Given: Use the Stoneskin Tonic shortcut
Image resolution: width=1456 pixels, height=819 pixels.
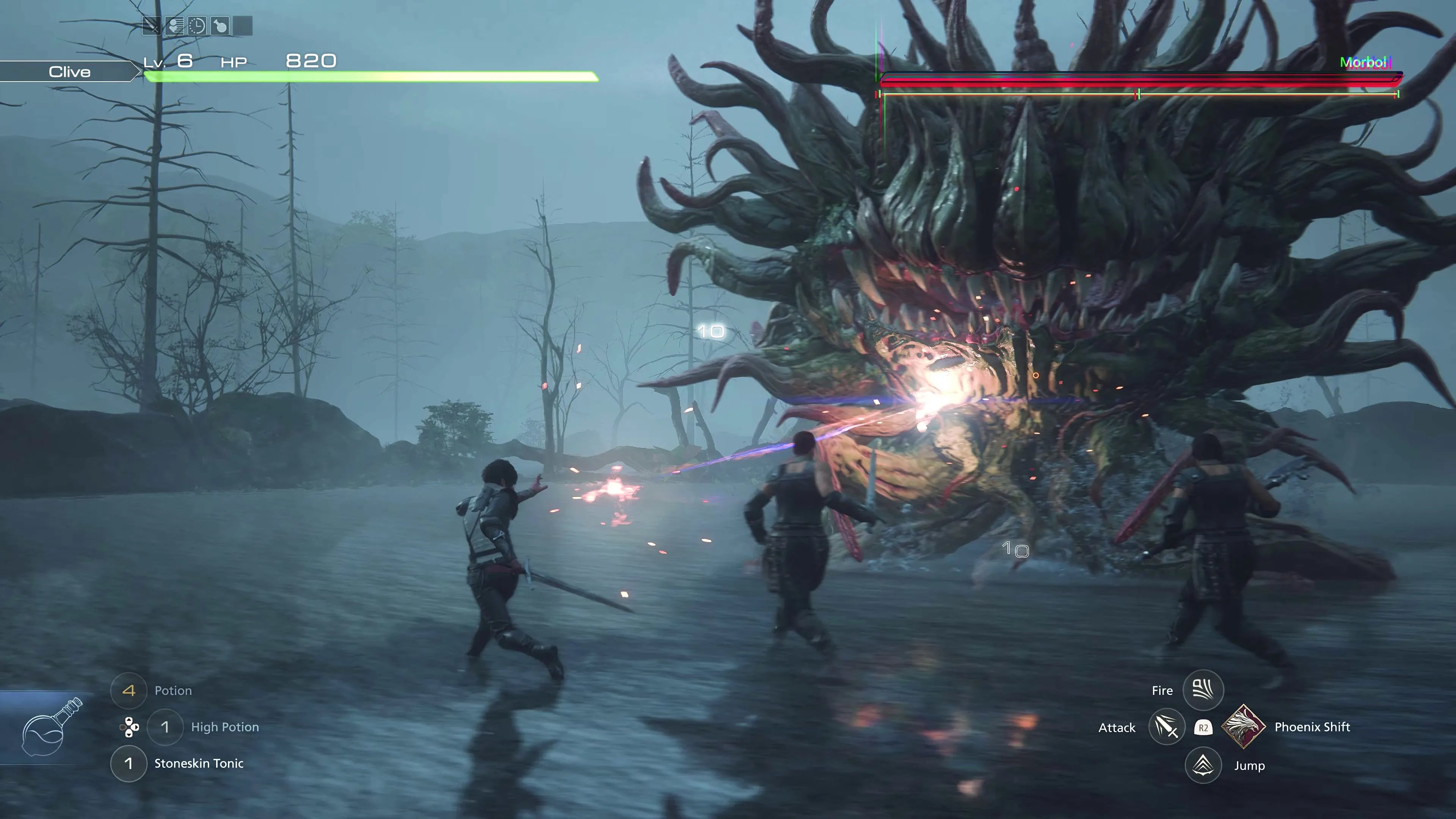Looking at the screenshot, I should 129,764.
